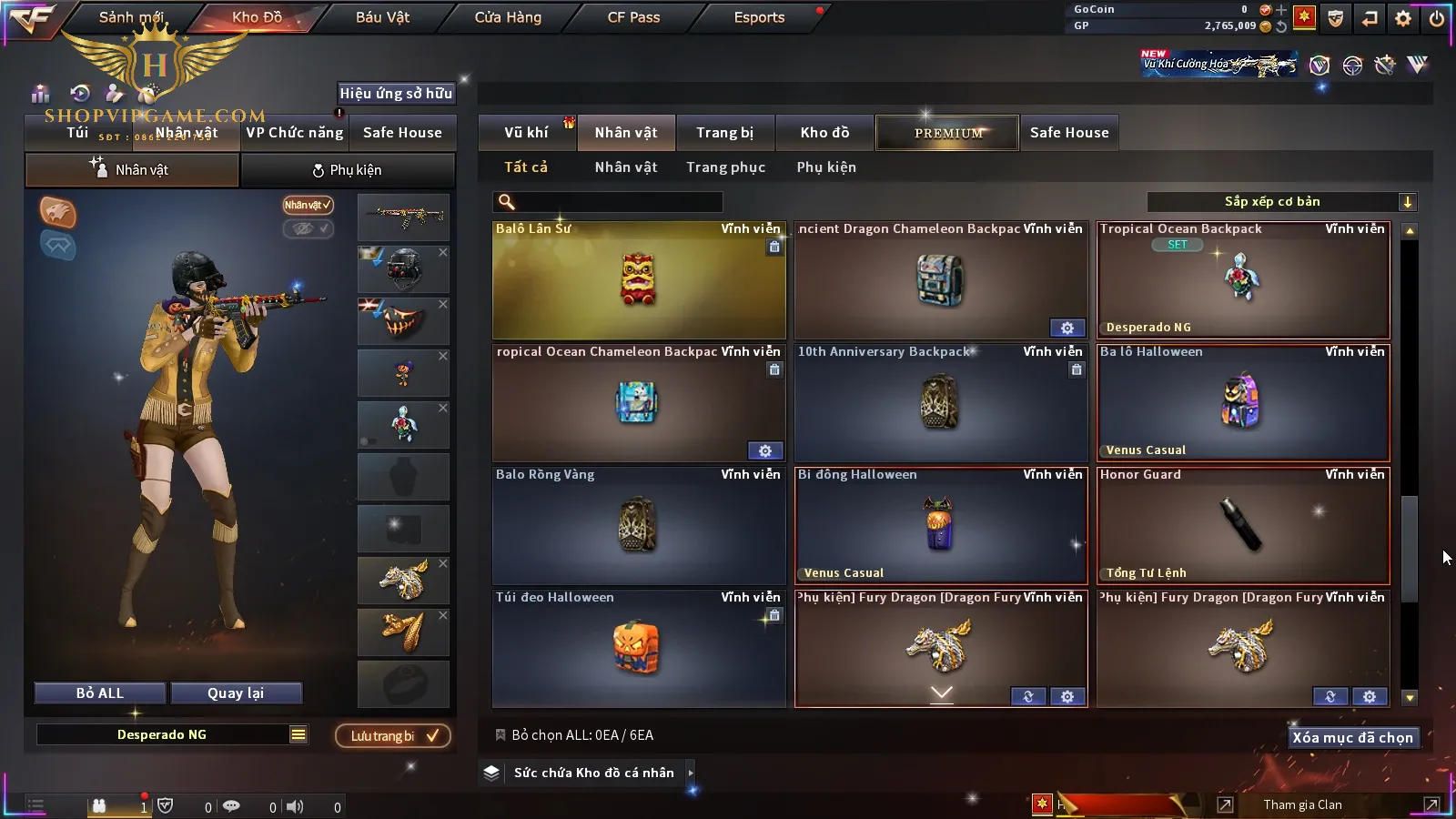Choose the Ba lô Halloween backpack
Viewport: 1456px width, 819px height.
click(x=1243, y=403)
